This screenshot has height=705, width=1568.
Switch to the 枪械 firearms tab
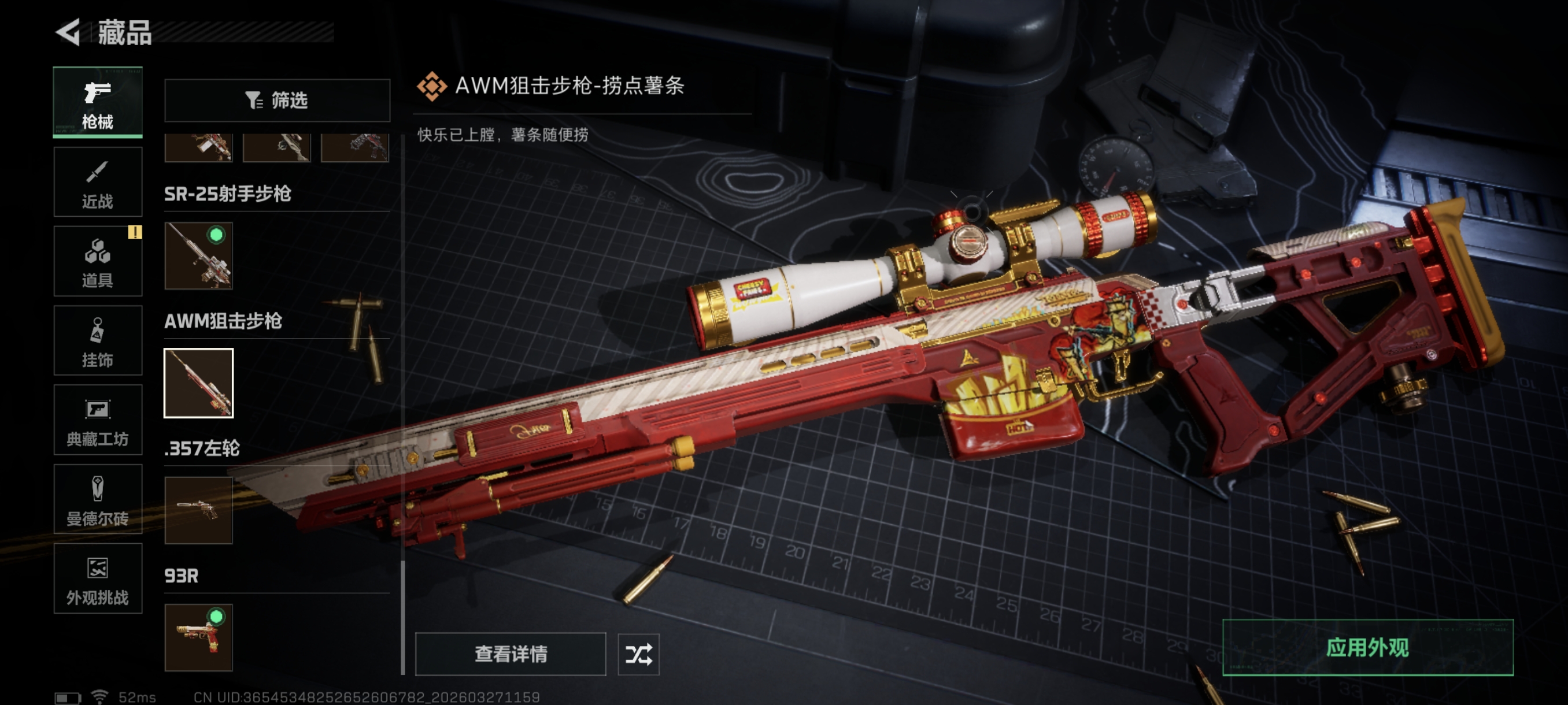97,102
